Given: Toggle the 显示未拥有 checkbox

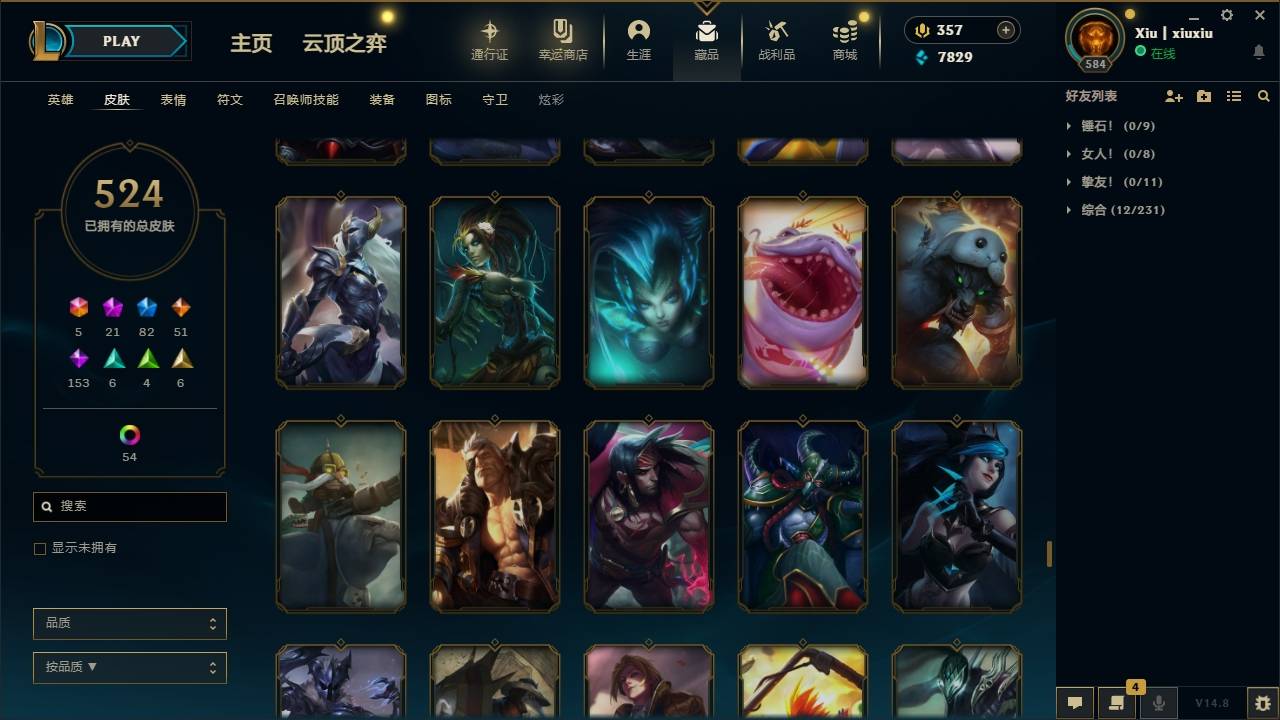Looking at the screenshot, I should [40, 548].
